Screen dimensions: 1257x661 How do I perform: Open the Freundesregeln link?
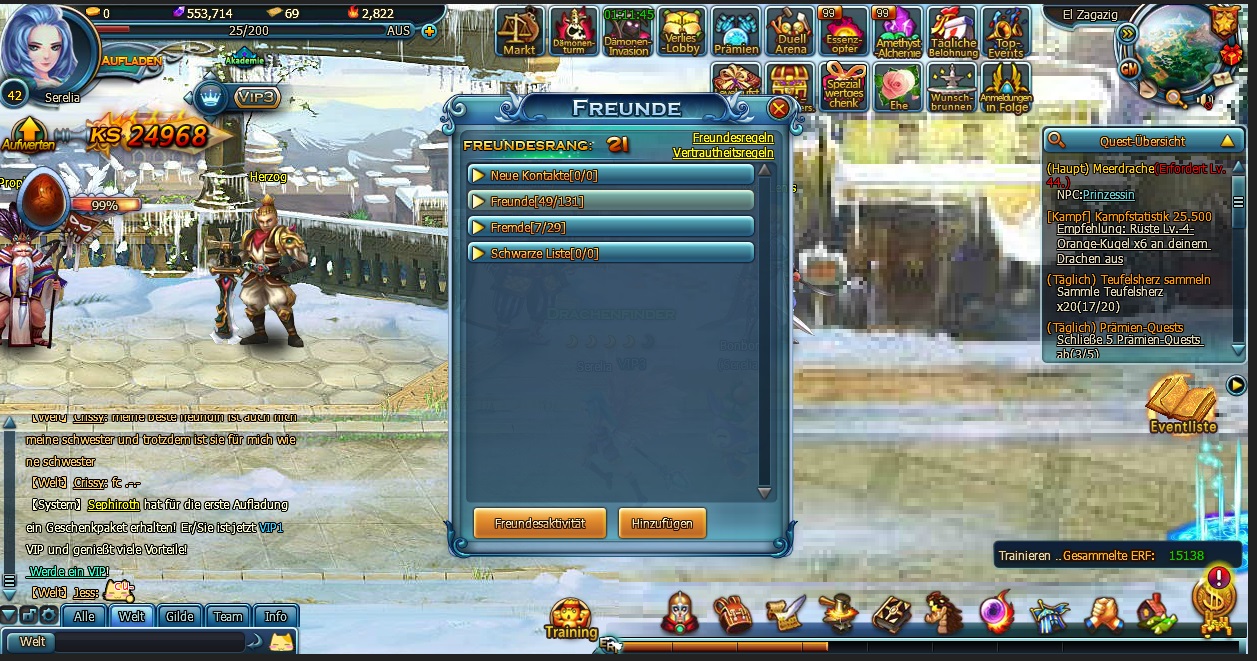point(732,138)
